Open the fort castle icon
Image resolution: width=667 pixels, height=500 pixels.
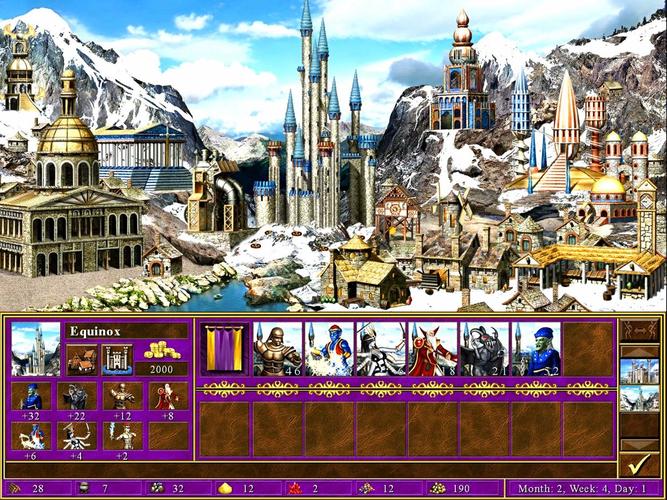click(x=116, y=358)
